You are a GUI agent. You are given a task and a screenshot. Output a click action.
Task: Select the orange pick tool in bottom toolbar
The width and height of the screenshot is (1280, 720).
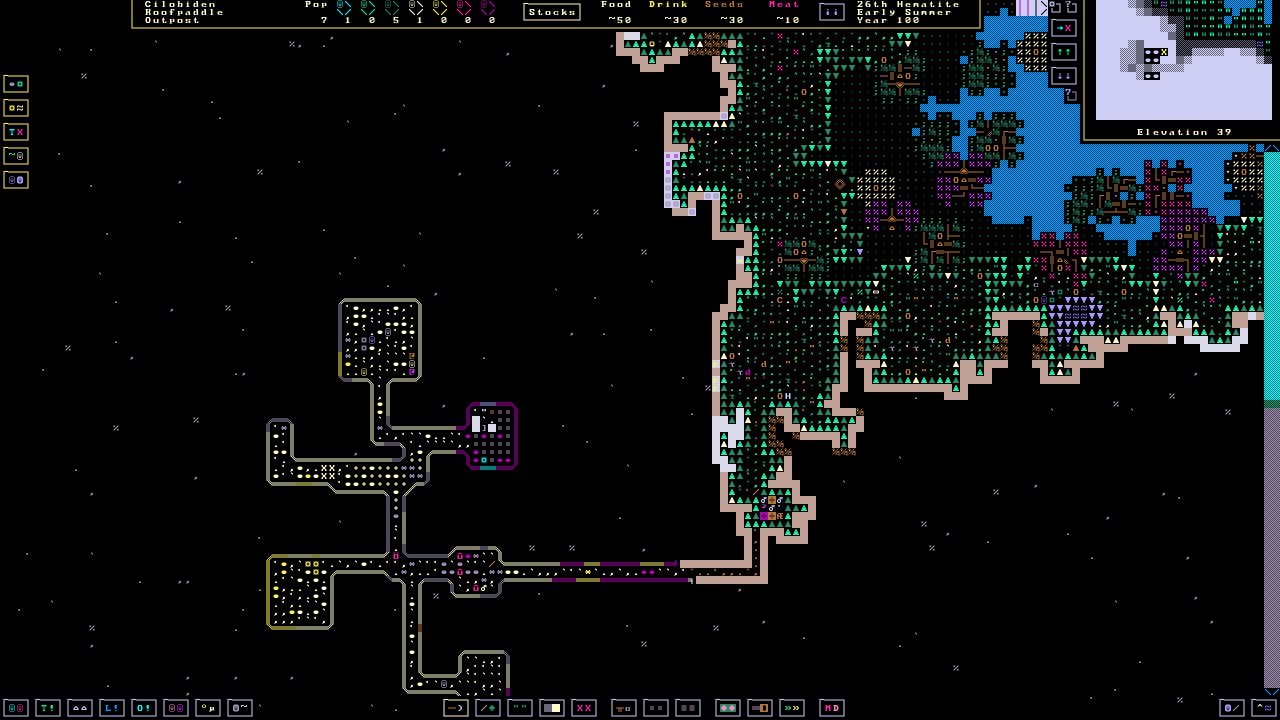coord(456,708)
